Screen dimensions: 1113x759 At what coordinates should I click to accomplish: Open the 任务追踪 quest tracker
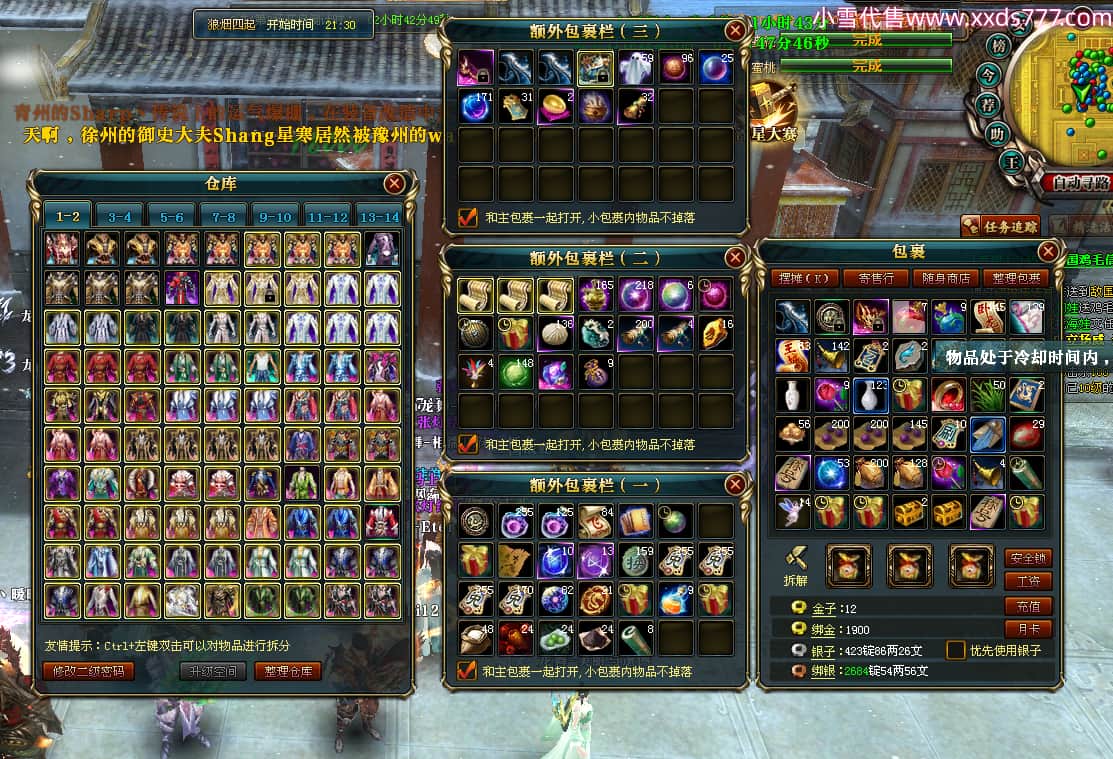coord(1000,226)
